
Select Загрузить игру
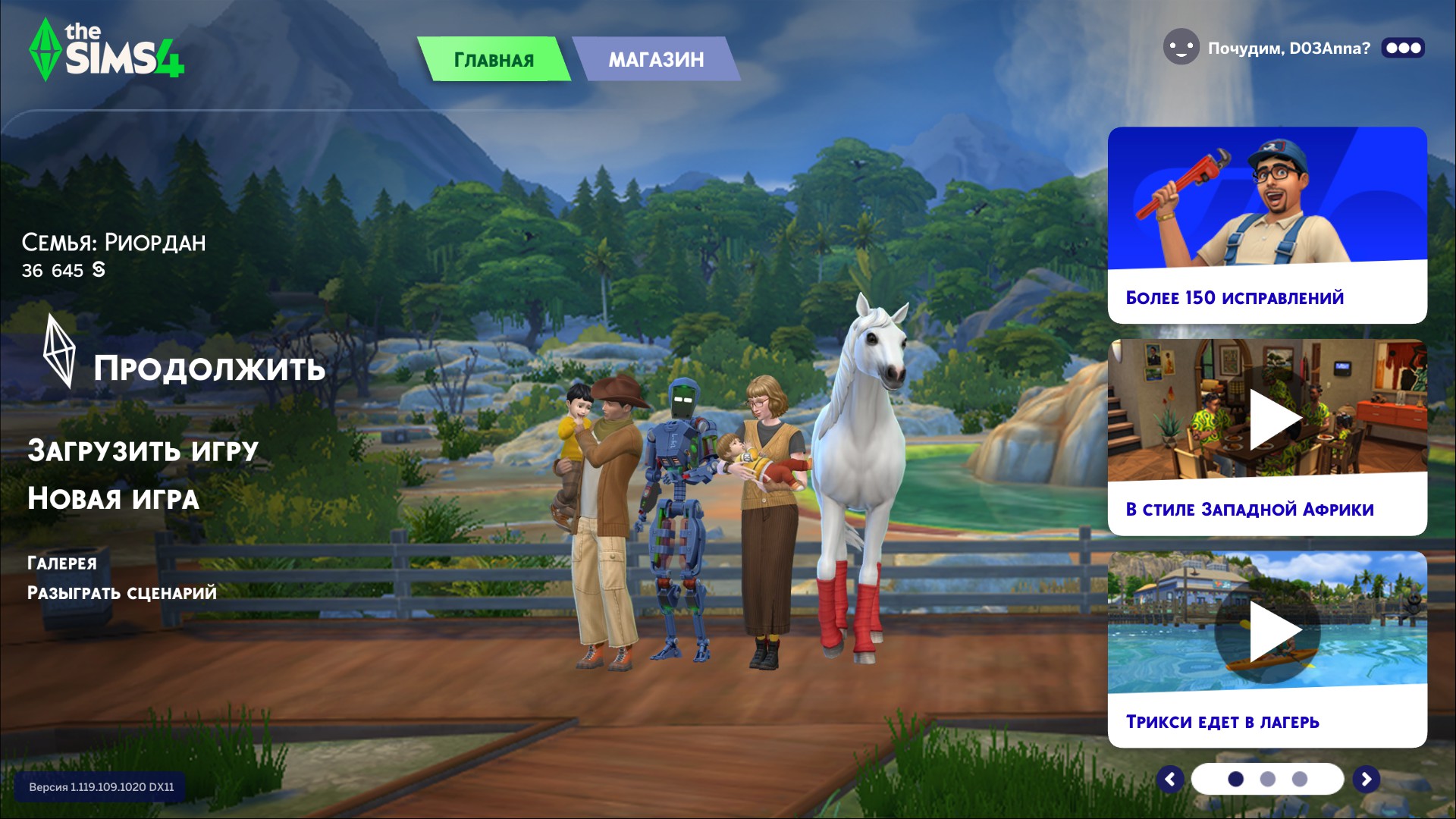click(x=143, y=450)
